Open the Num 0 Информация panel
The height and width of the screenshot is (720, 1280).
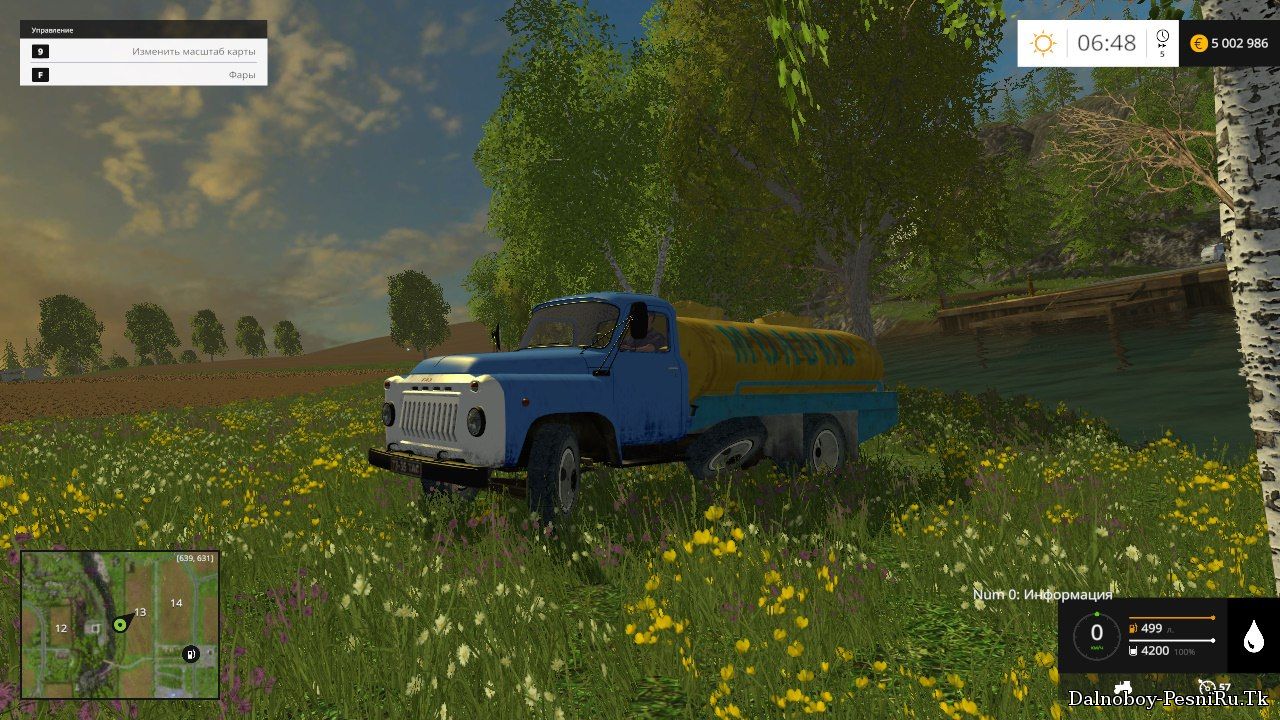[1043, 592]
